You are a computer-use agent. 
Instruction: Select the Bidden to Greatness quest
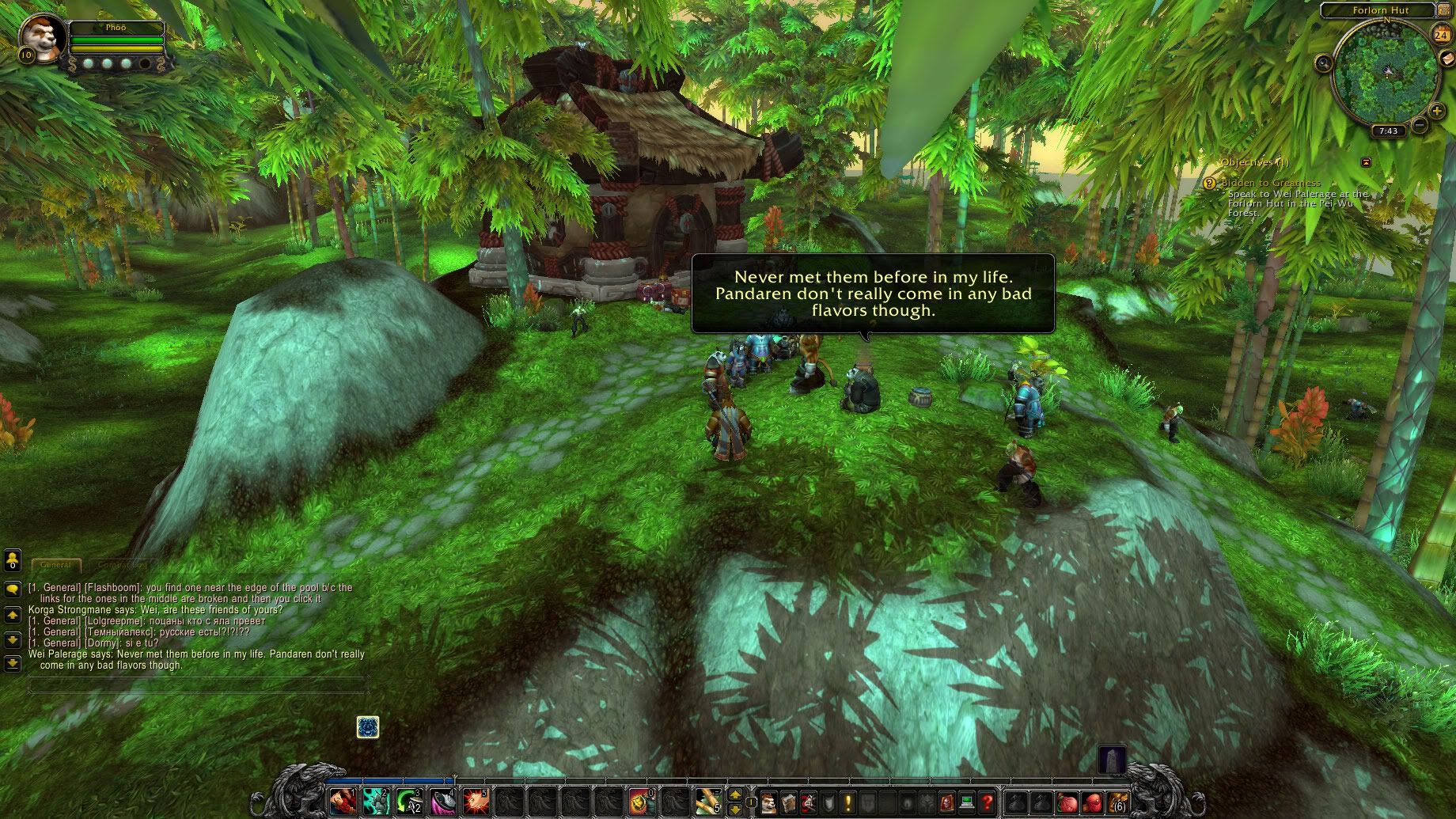(1271, 183)
